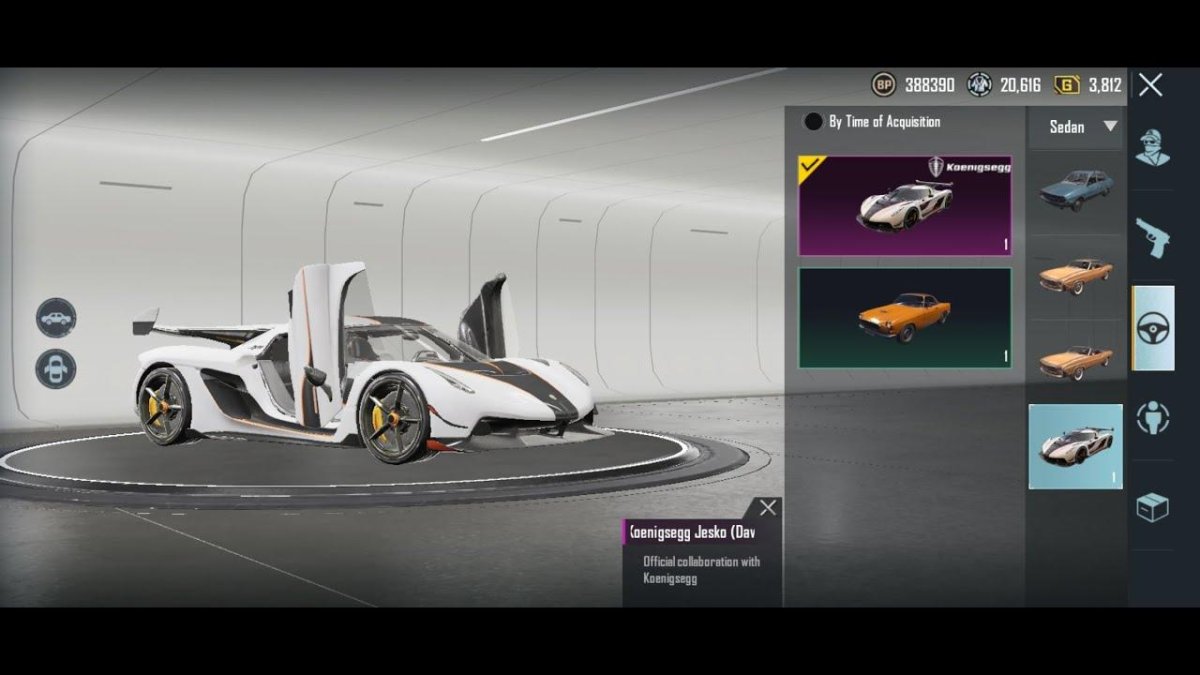
Task: Close the inventory screen with the X
Action: (x=1150, y=85)
